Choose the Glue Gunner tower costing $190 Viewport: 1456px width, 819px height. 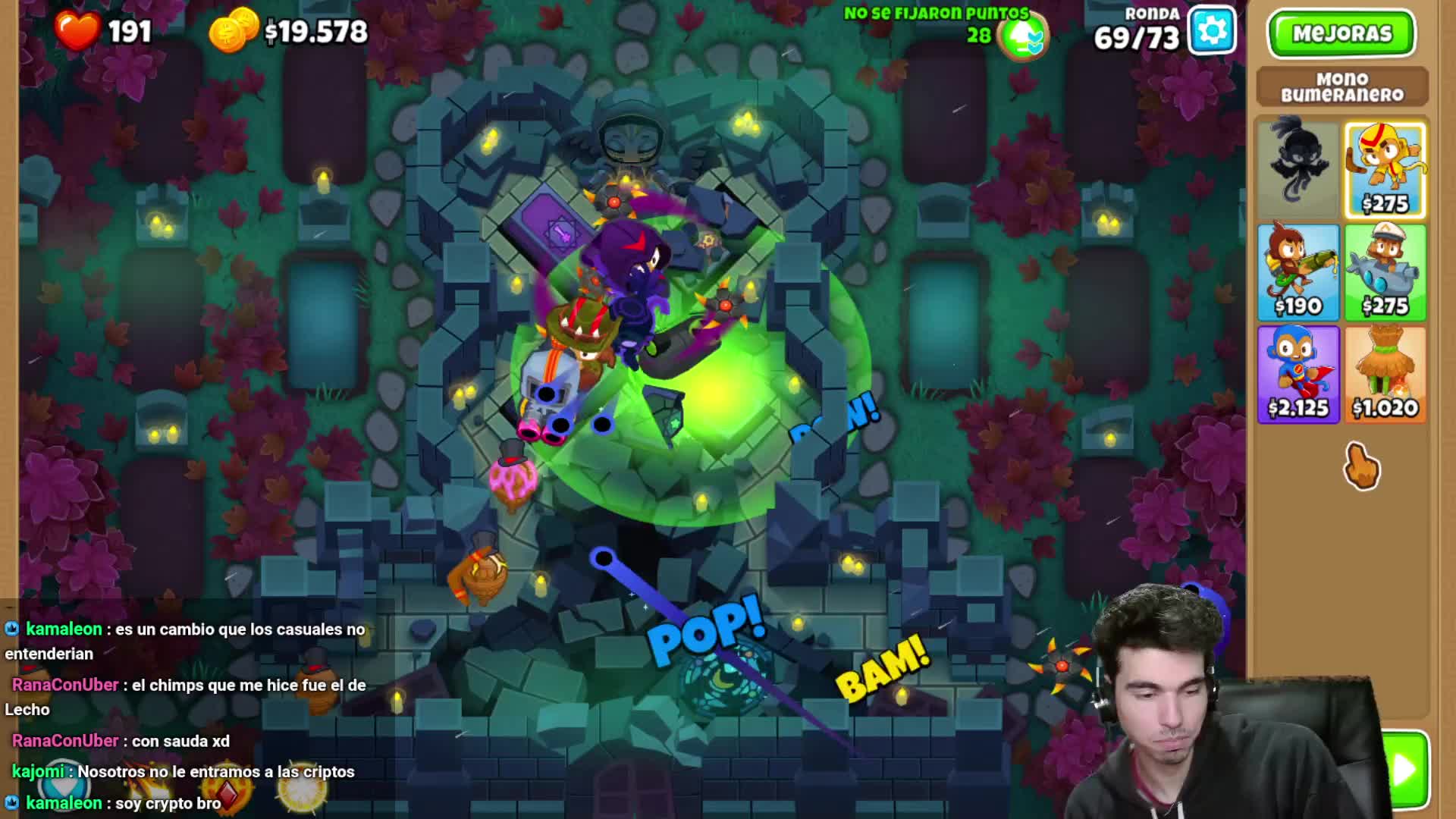click(x=1298, y=271)
